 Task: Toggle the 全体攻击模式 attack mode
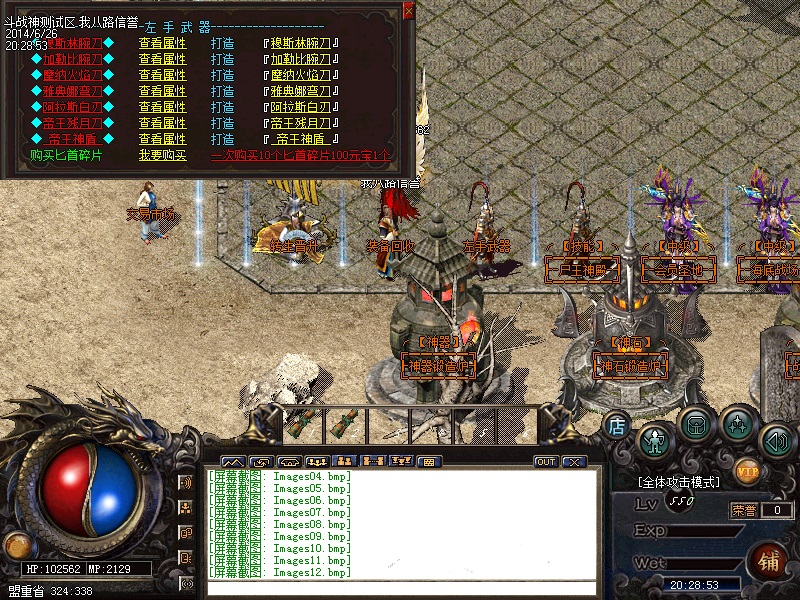[x=679, y=482]
